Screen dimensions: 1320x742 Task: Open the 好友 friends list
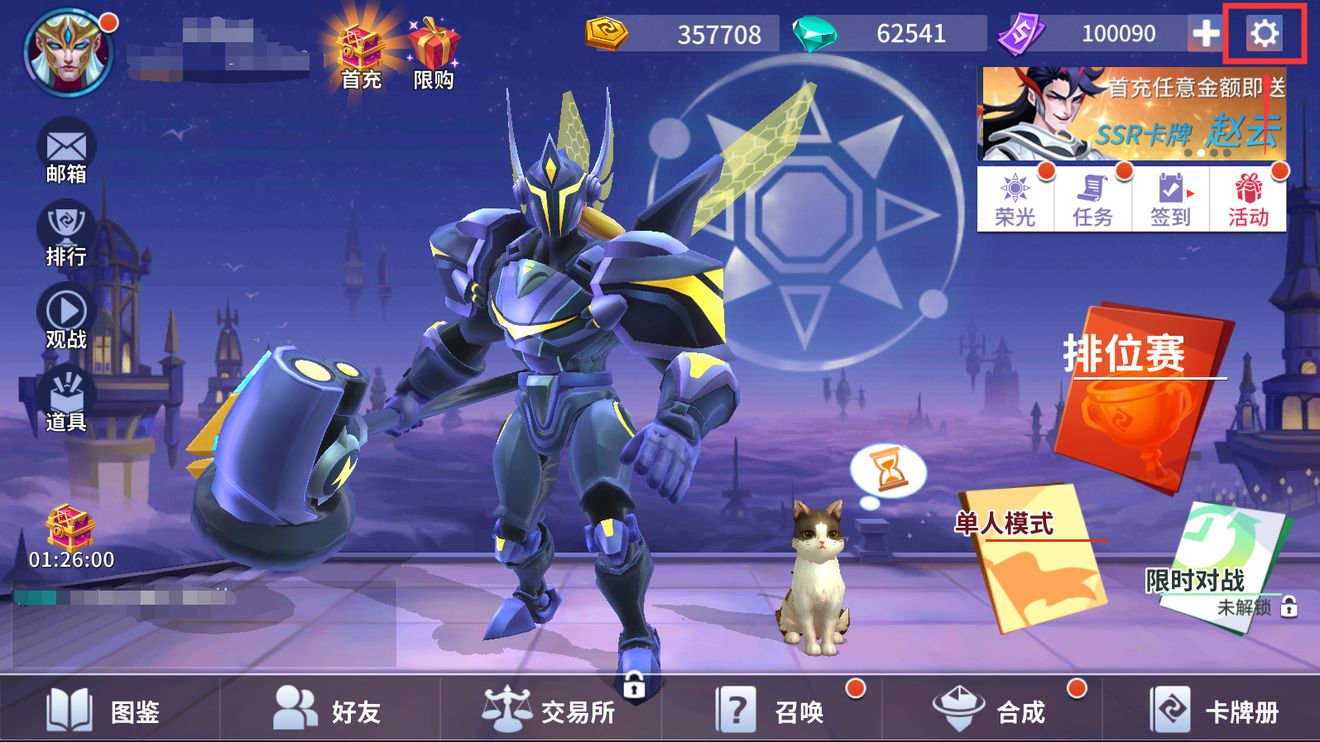[328, 711]
